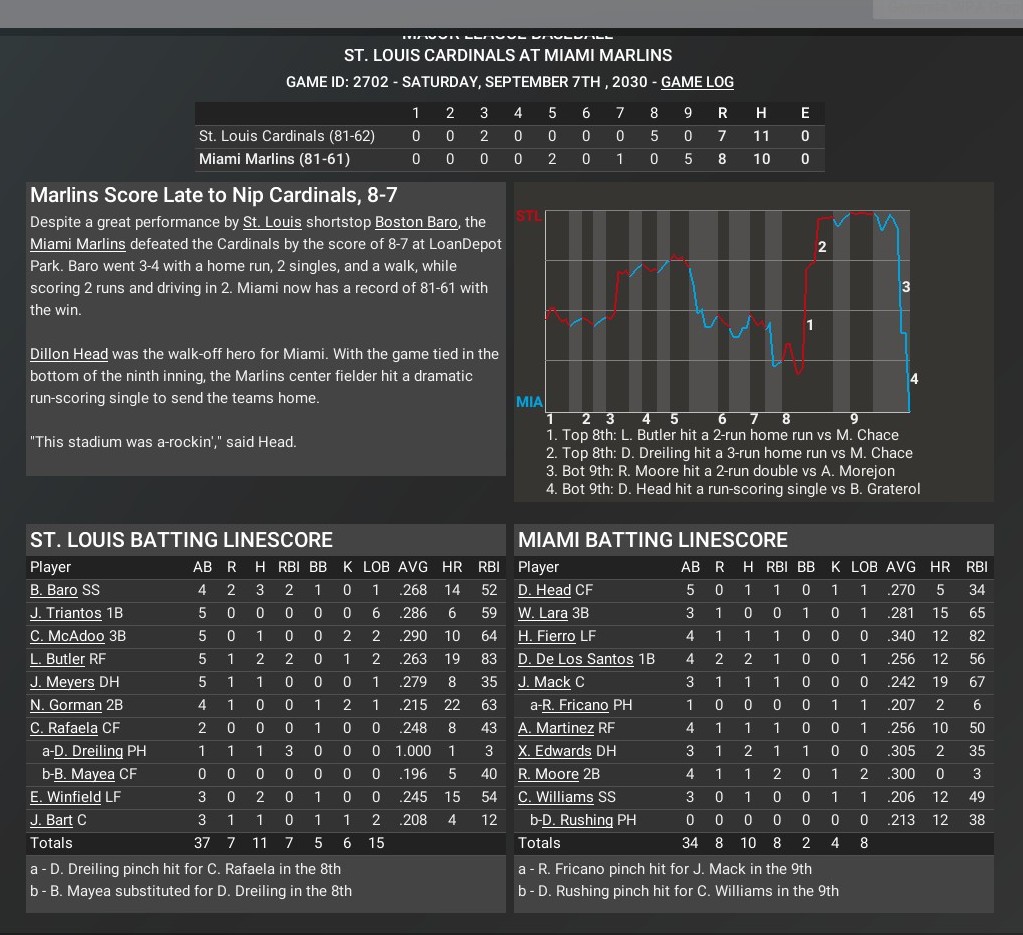This screenshot has height=935, width=1023.
Task: Select N. Gorman from the linescore
Action: 66,705
